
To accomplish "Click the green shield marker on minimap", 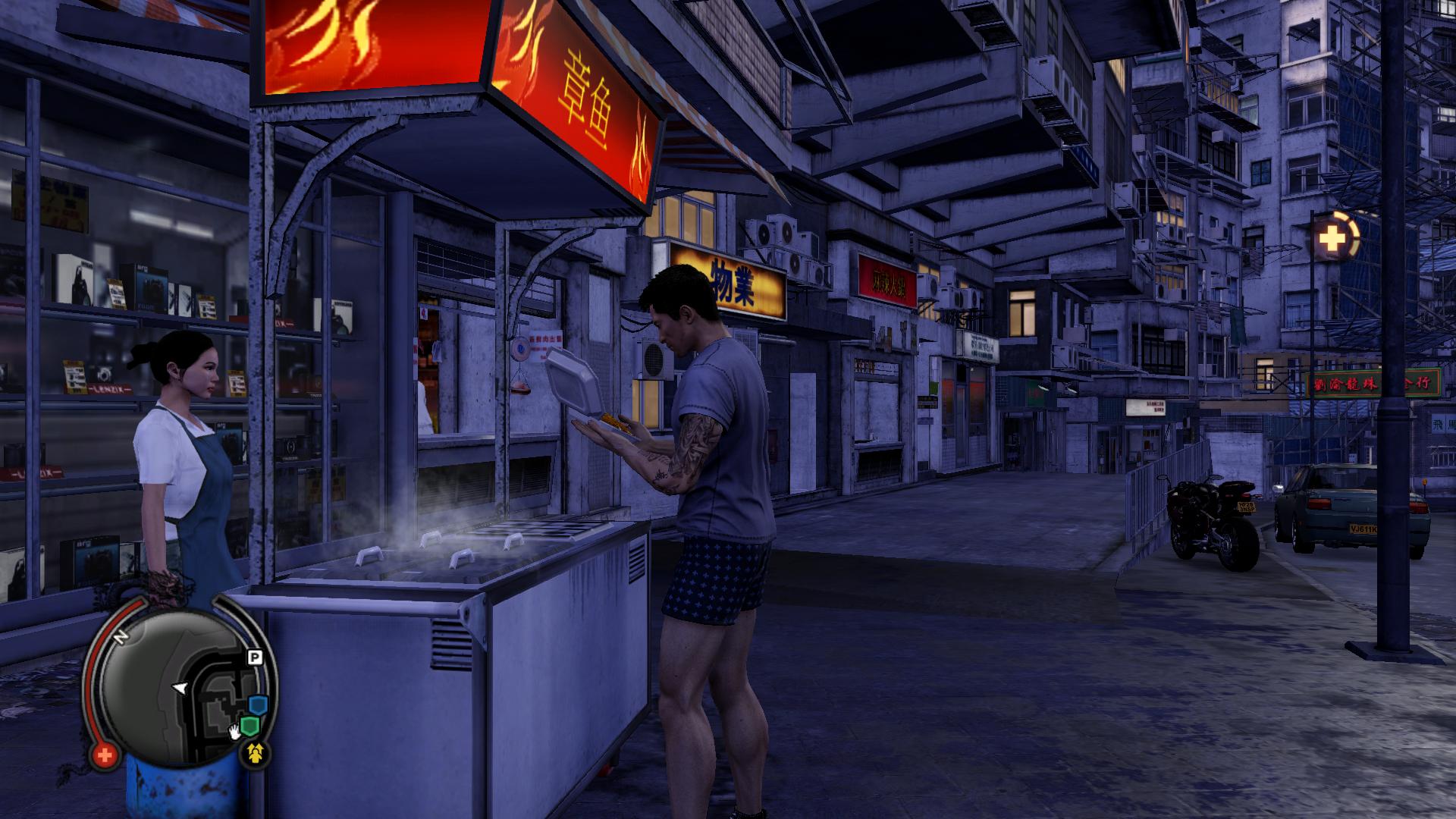I will pos(249,726).
